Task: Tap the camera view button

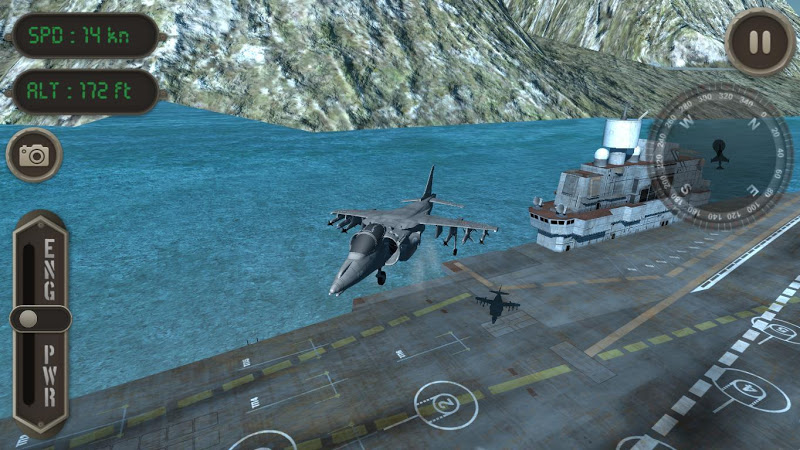Action: click(35, 155)
